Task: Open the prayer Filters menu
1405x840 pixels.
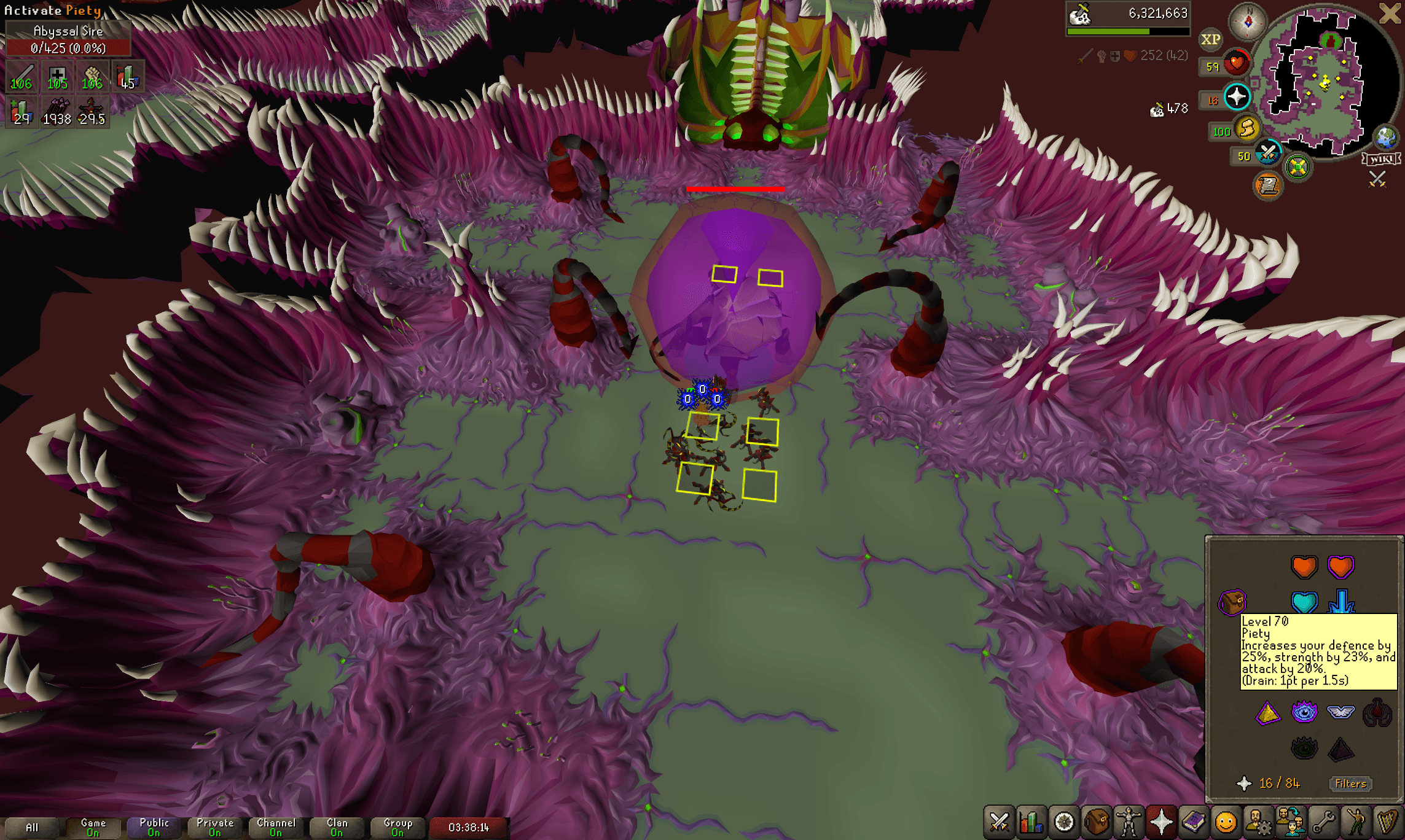Action: (x=1350, y=784)
